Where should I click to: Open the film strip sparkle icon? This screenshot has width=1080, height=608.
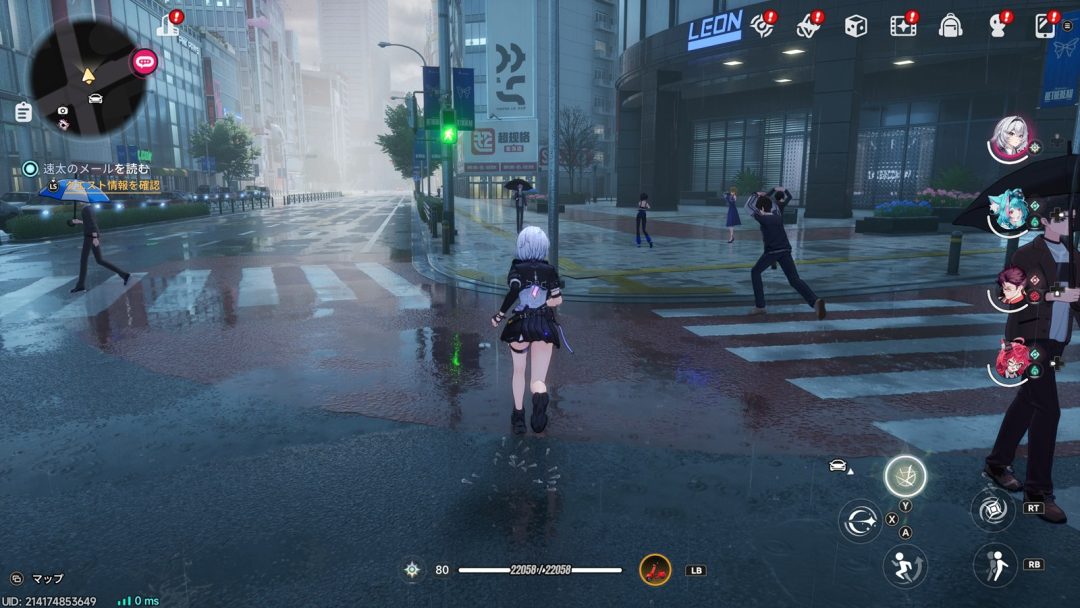click(904, 25)
